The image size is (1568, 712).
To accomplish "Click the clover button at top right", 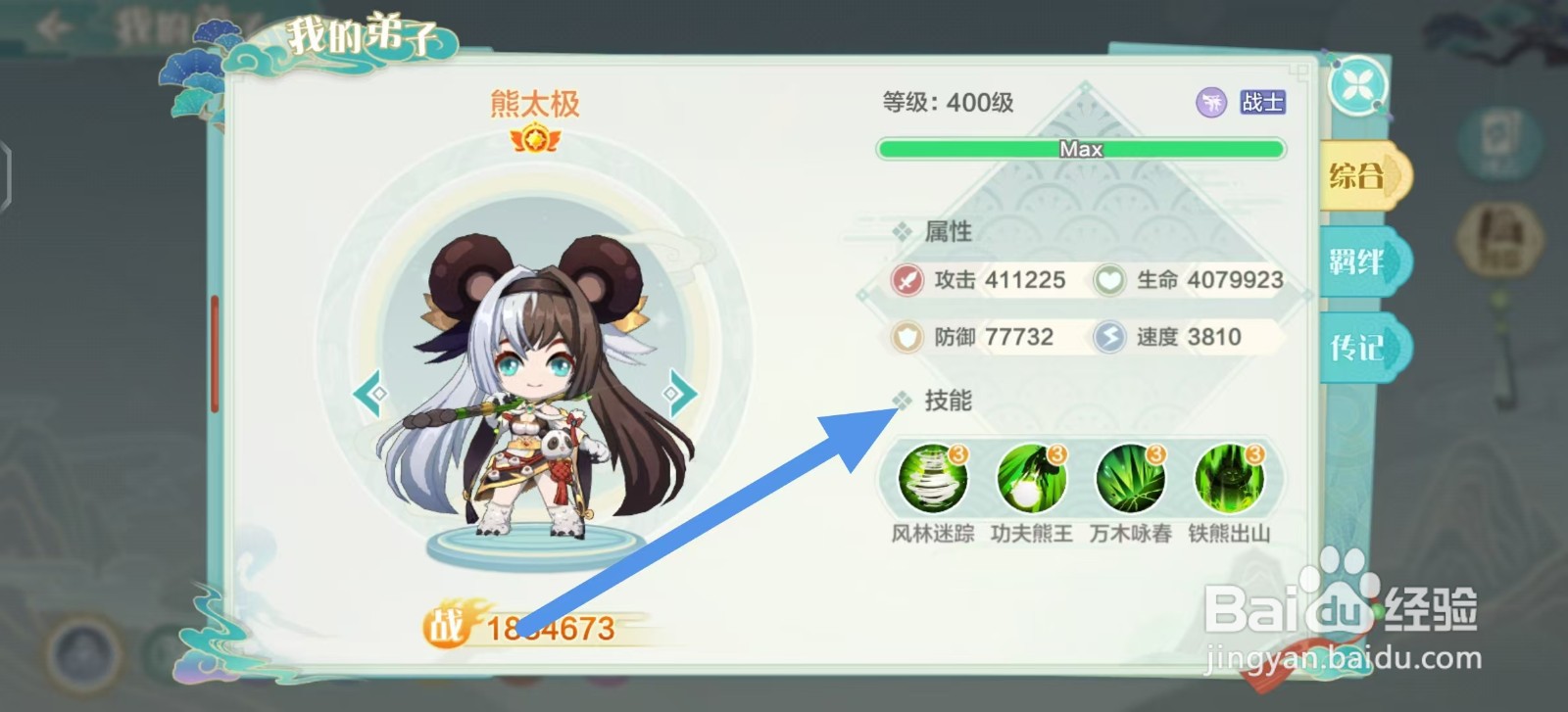I will click(1361, 86).
